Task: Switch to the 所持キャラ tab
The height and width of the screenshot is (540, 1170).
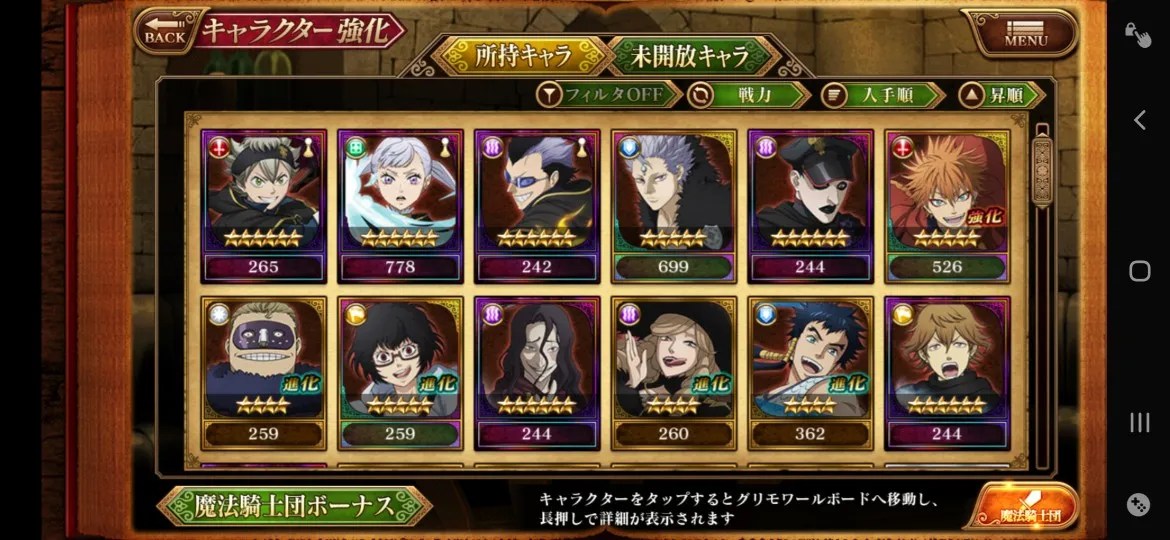Action: [524, 55]
